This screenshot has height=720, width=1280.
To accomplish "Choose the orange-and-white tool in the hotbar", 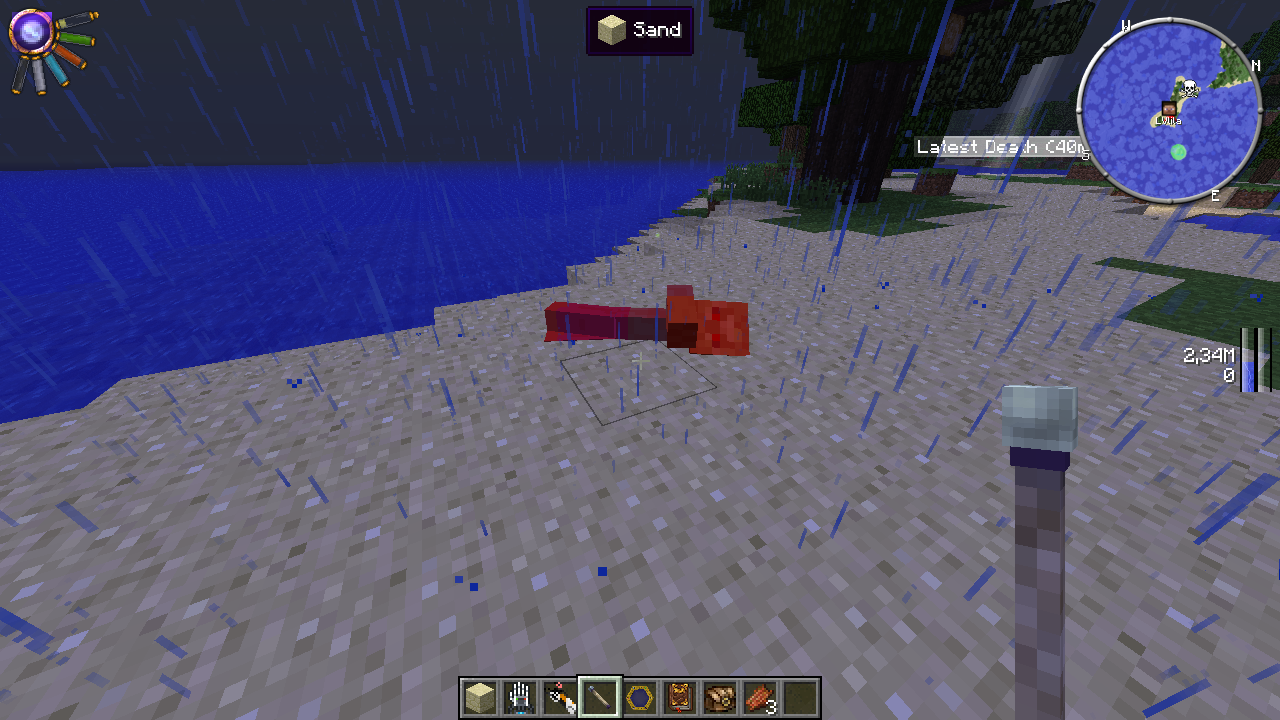I will click(x=559, y=697).
